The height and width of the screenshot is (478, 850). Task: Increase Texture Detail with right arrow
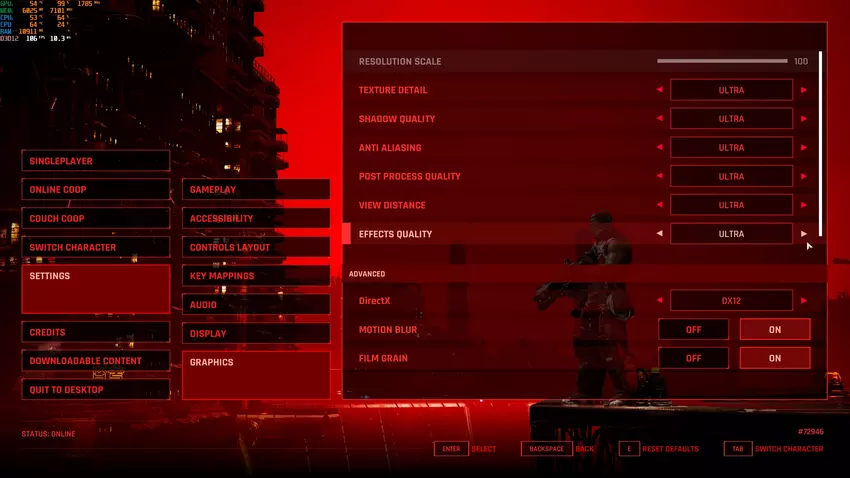tap(803, 90)
